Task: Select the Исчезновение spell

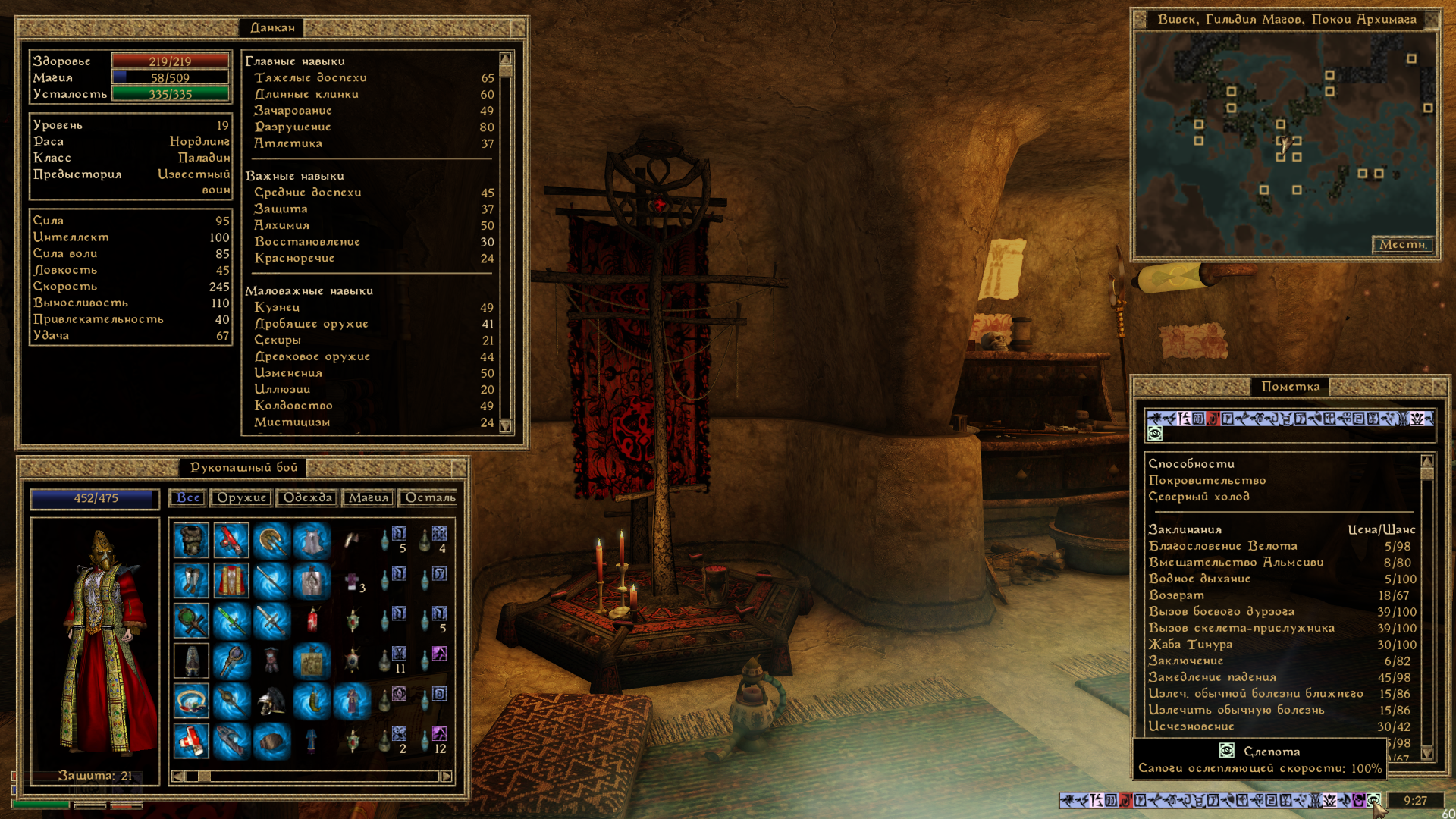Action: coord(1191,726)
